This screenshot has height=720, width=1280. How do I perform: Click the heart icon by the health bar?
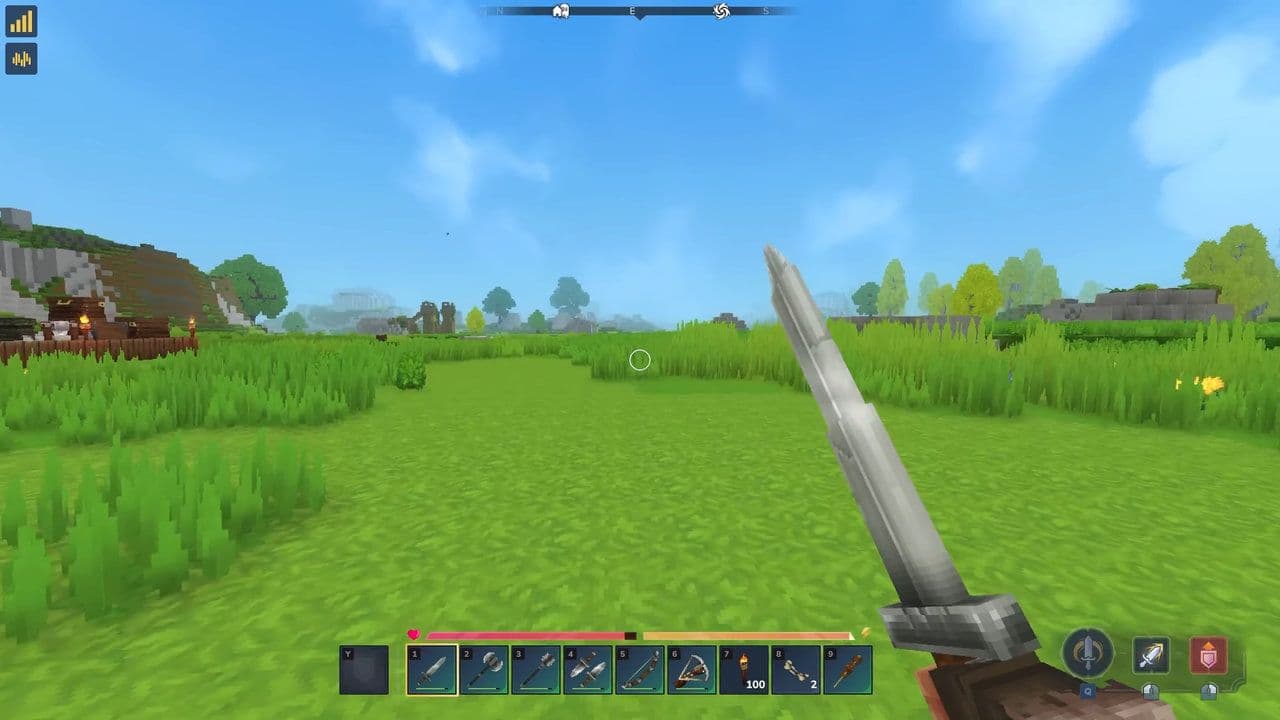[413, 633]
